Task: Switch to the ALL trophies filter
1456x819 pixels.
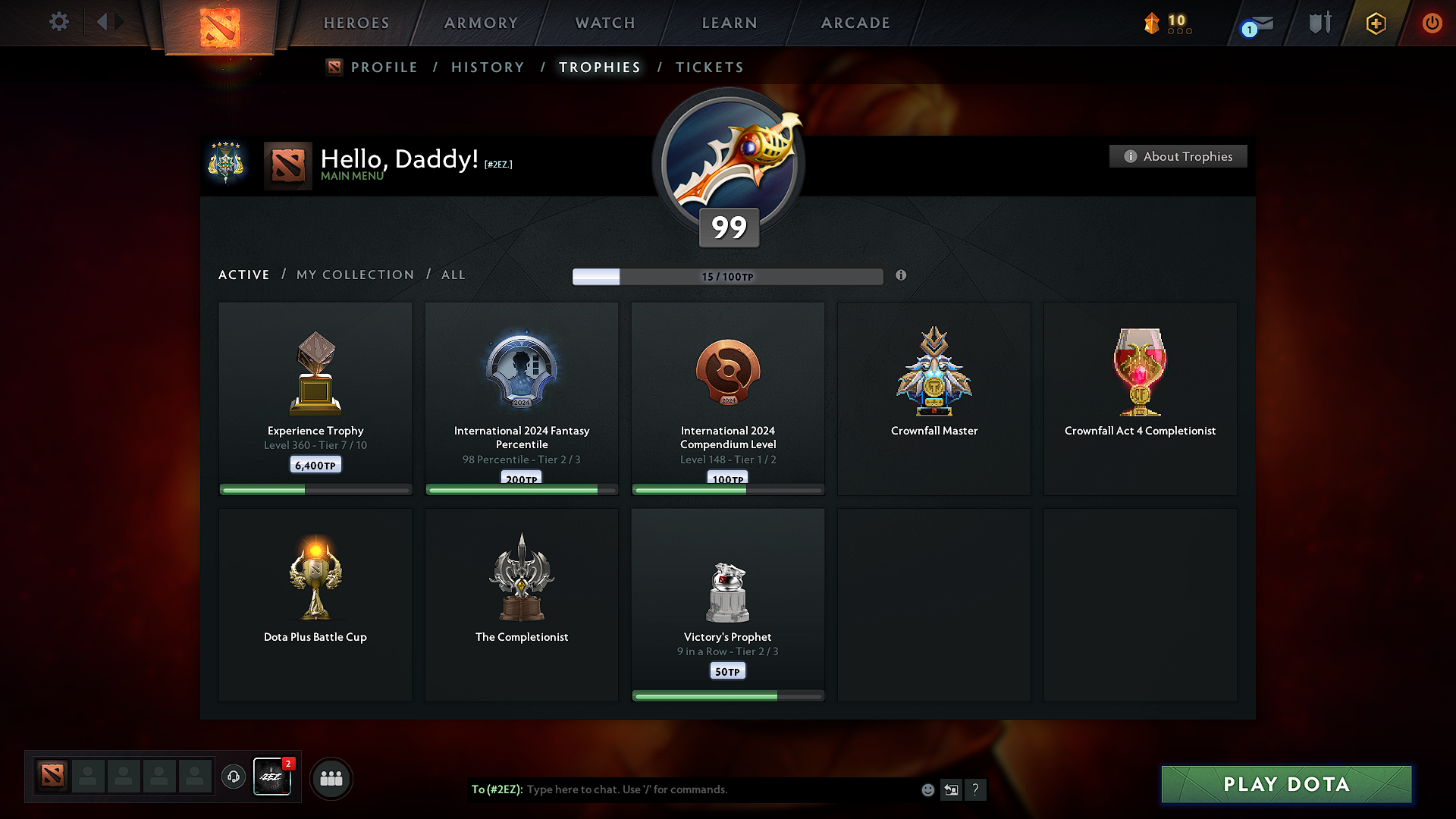Action: pyautogui.click(x=453, y=275)
